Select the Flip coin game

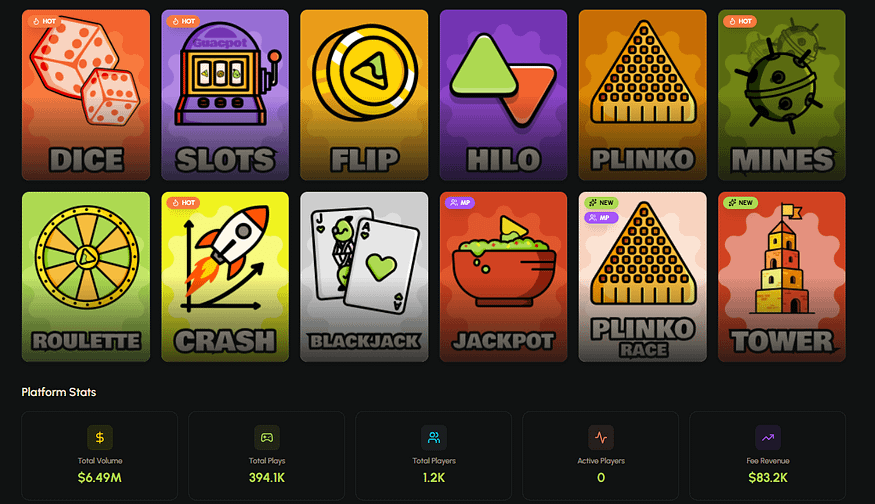point(364,95)
